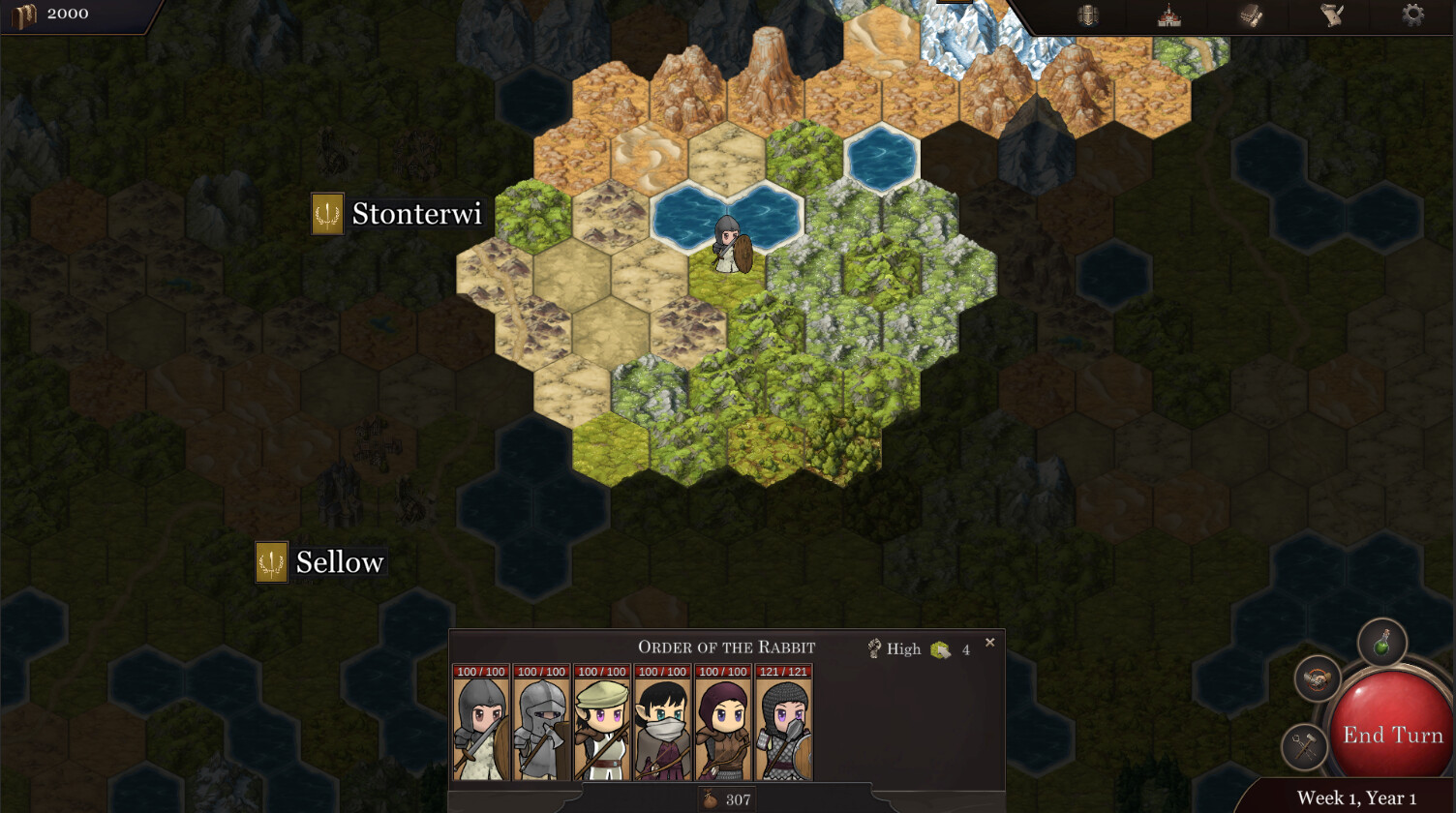Screen dimensions: 1456x813
Task: Open the quest scroll and quill icon
Action: point(1332,15)
